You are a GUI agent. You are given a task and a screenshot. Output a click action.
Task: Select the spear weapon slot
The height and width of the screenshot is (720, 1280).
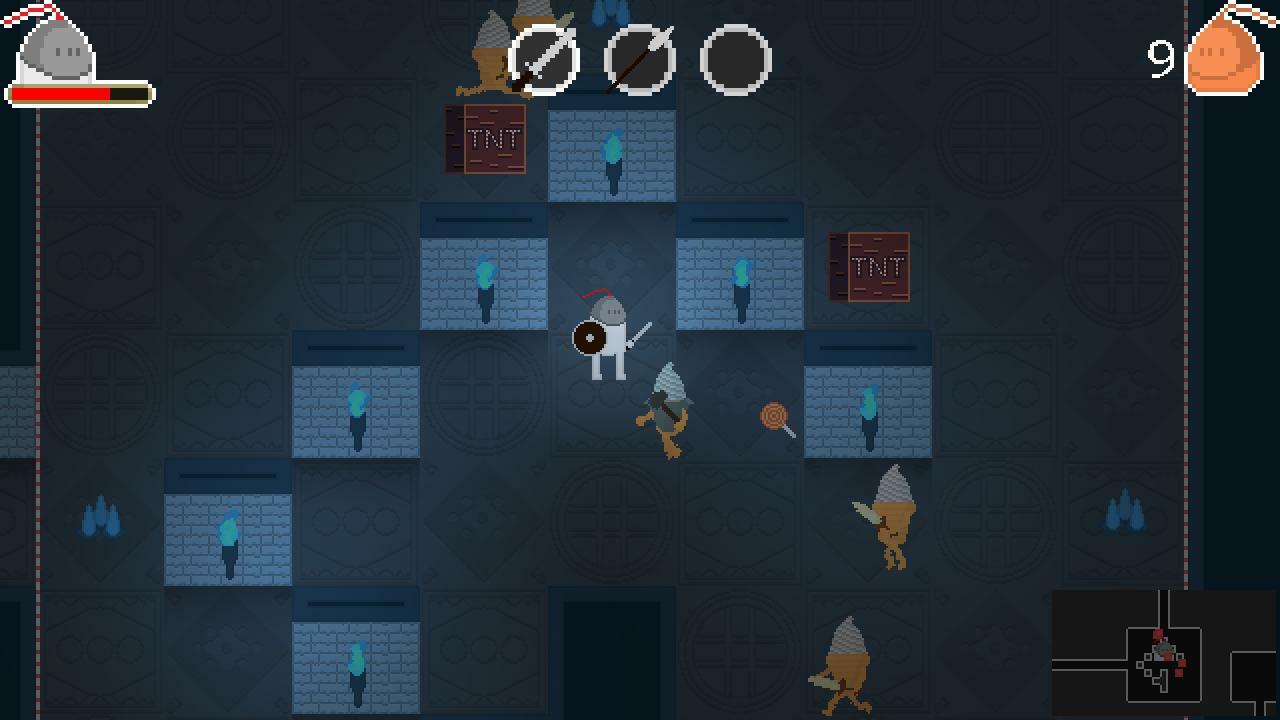640,60
